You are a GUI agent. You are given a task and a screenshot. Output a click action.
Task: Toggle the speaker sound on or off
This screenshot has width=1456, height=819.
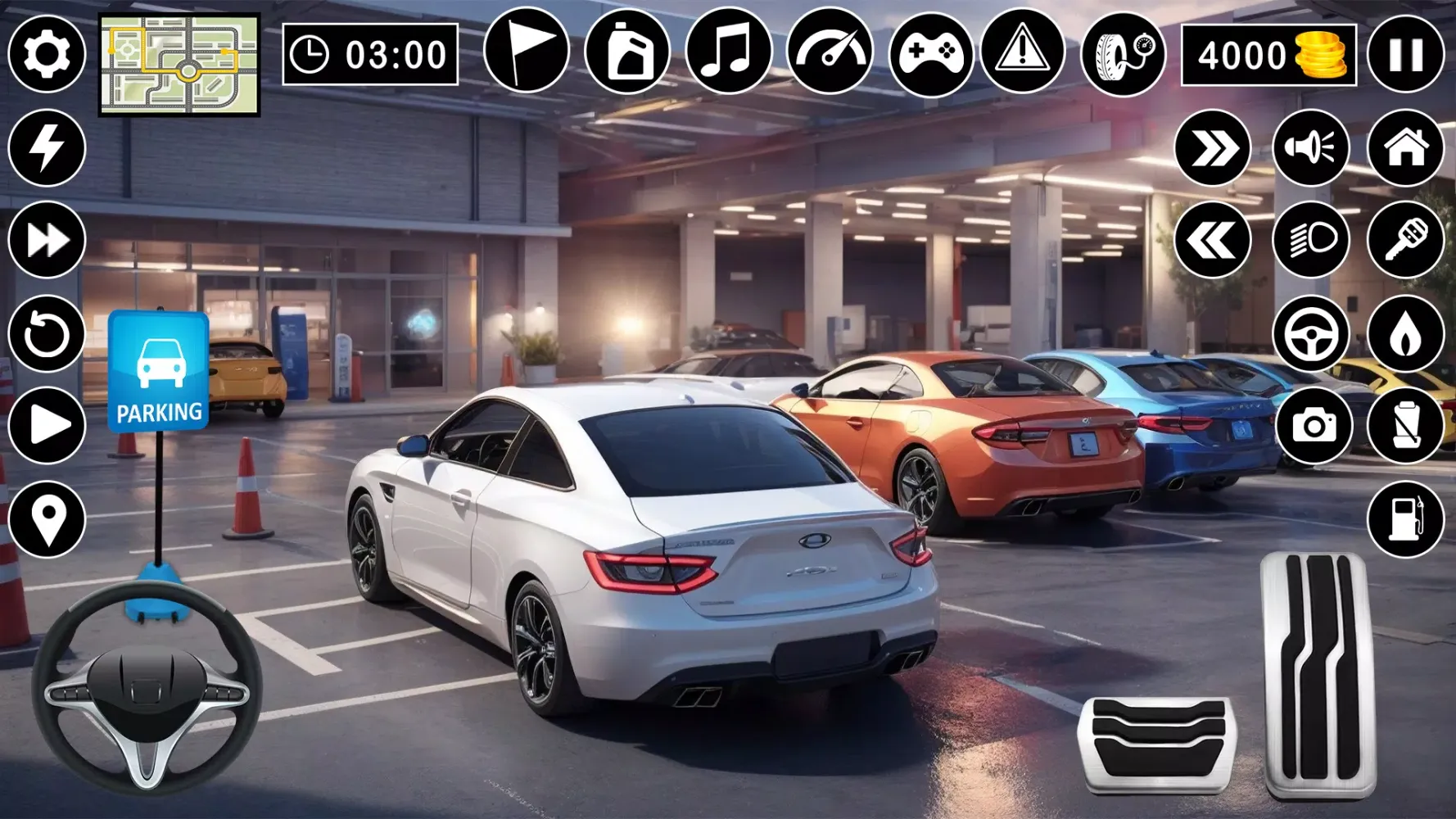1312,147
